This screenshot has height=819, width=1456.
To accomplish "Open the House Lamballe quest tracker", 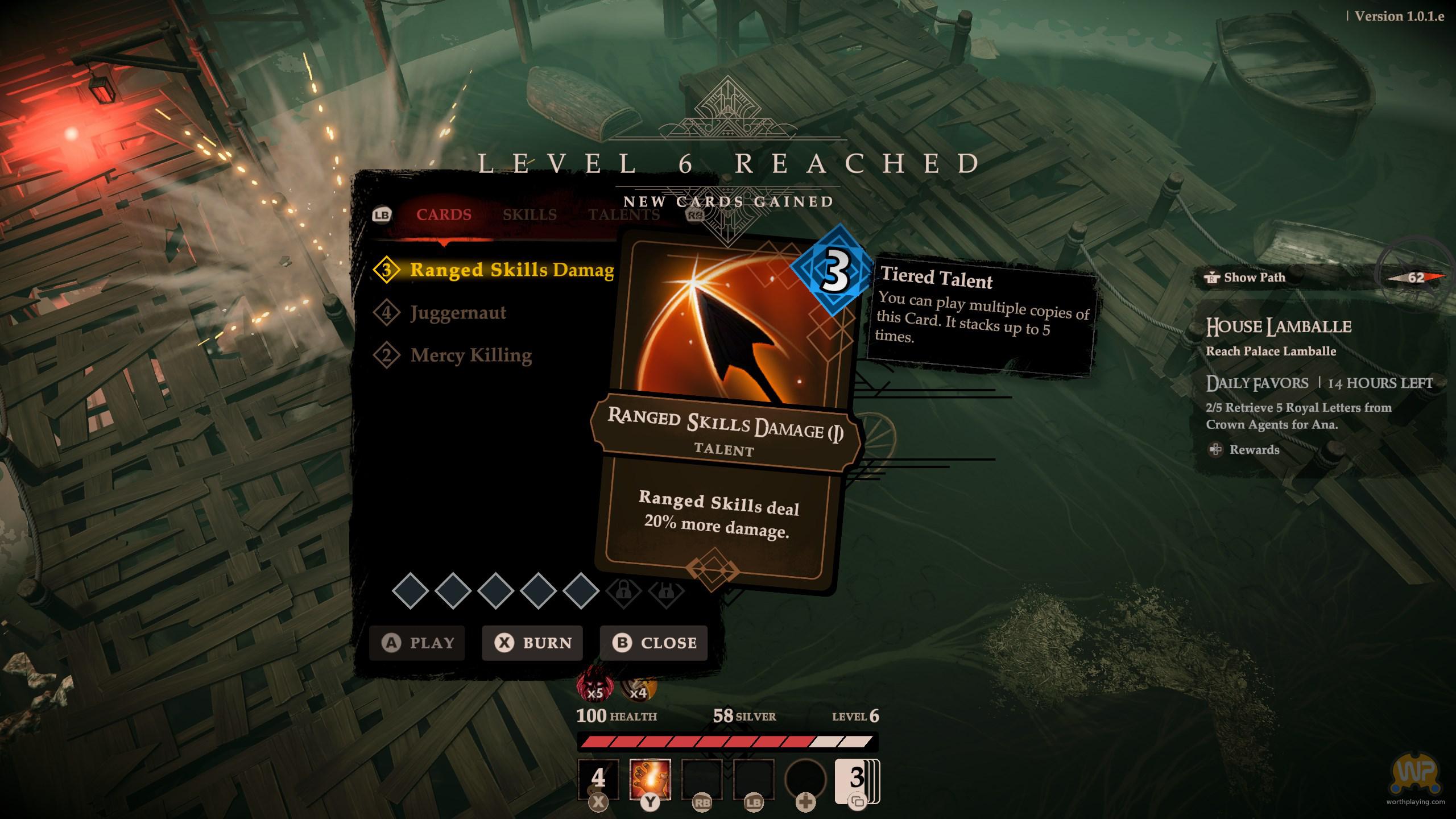I will pos(1278,327).
